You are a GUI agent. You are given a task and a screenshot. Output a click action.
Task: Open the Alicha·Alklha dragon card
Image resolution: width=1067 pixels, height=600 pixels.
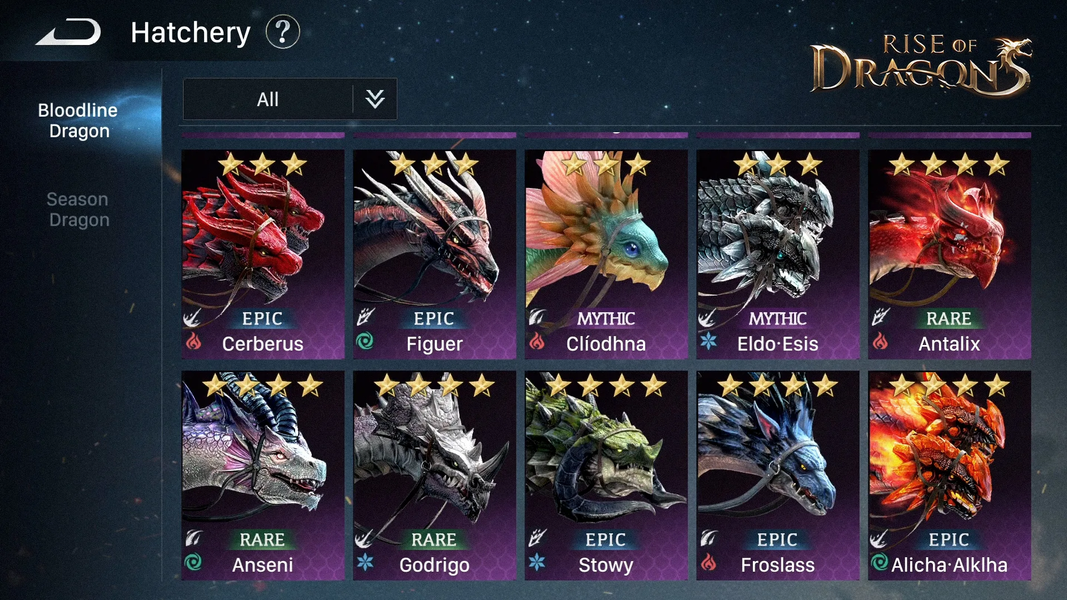click(x=949, y=476)
